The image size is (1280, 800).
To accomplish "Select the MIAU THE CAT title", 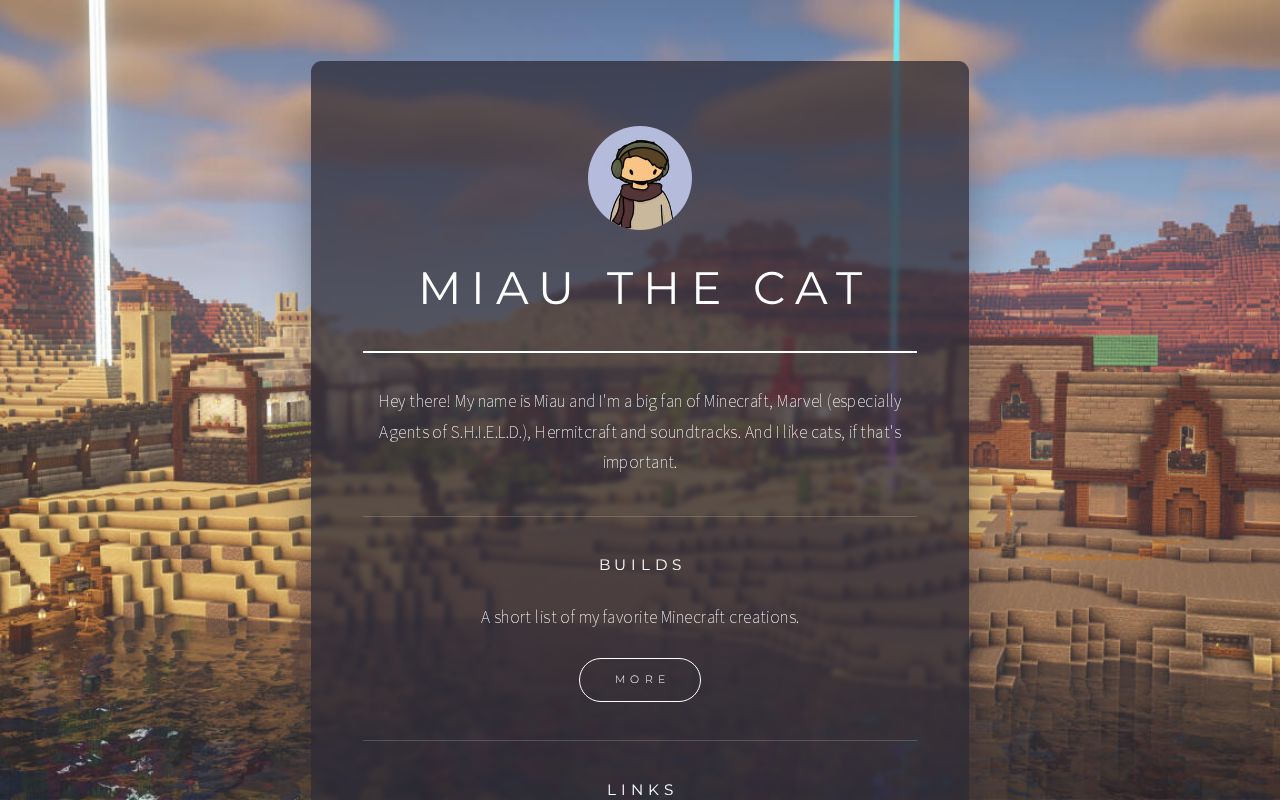I will click(x=640, y=288).
